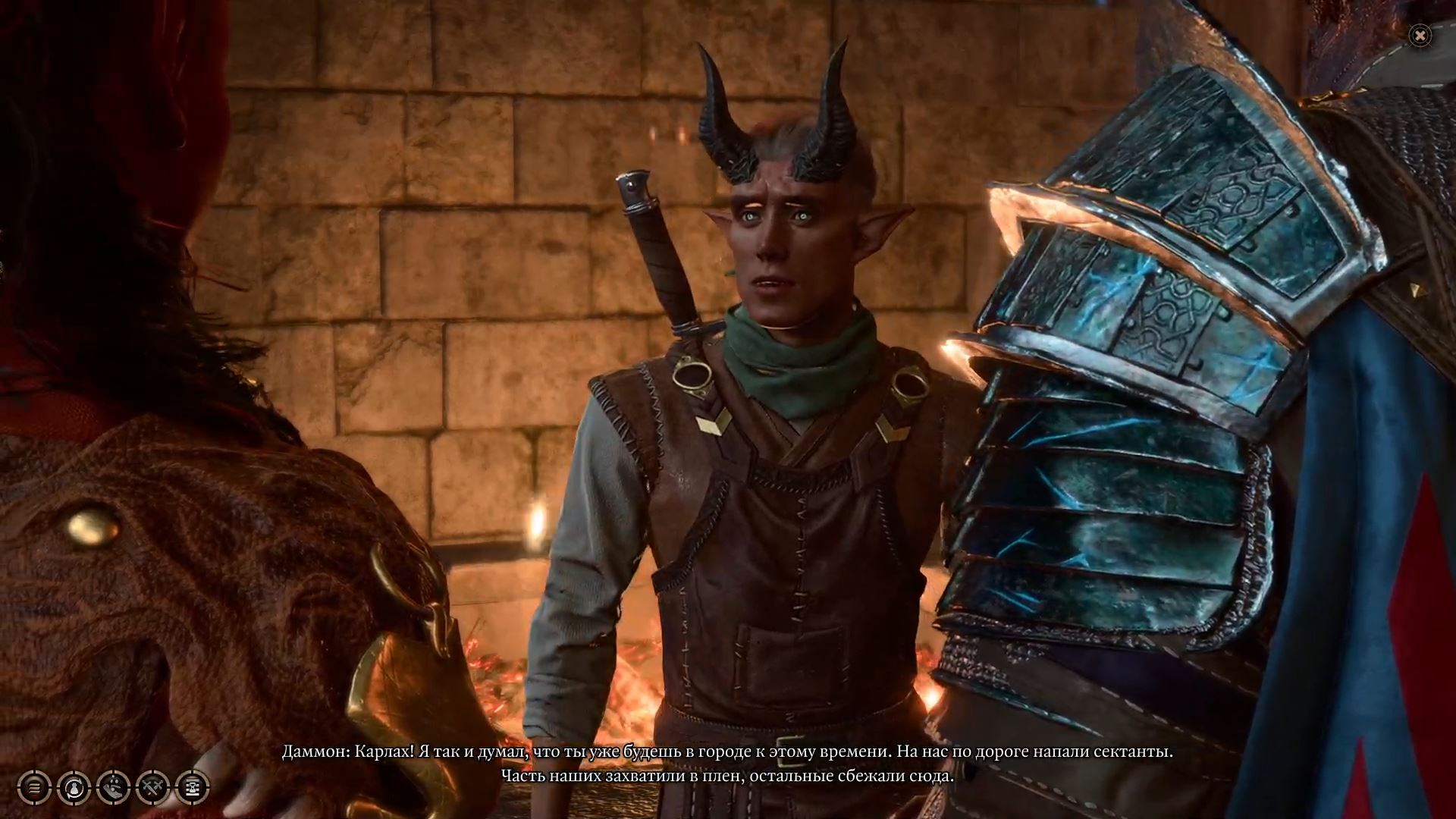Click the leftmost circular icon with stacked lines
Image resolution: width=1456 pixels, height=819 pixels.
click(x=33, y=787)
